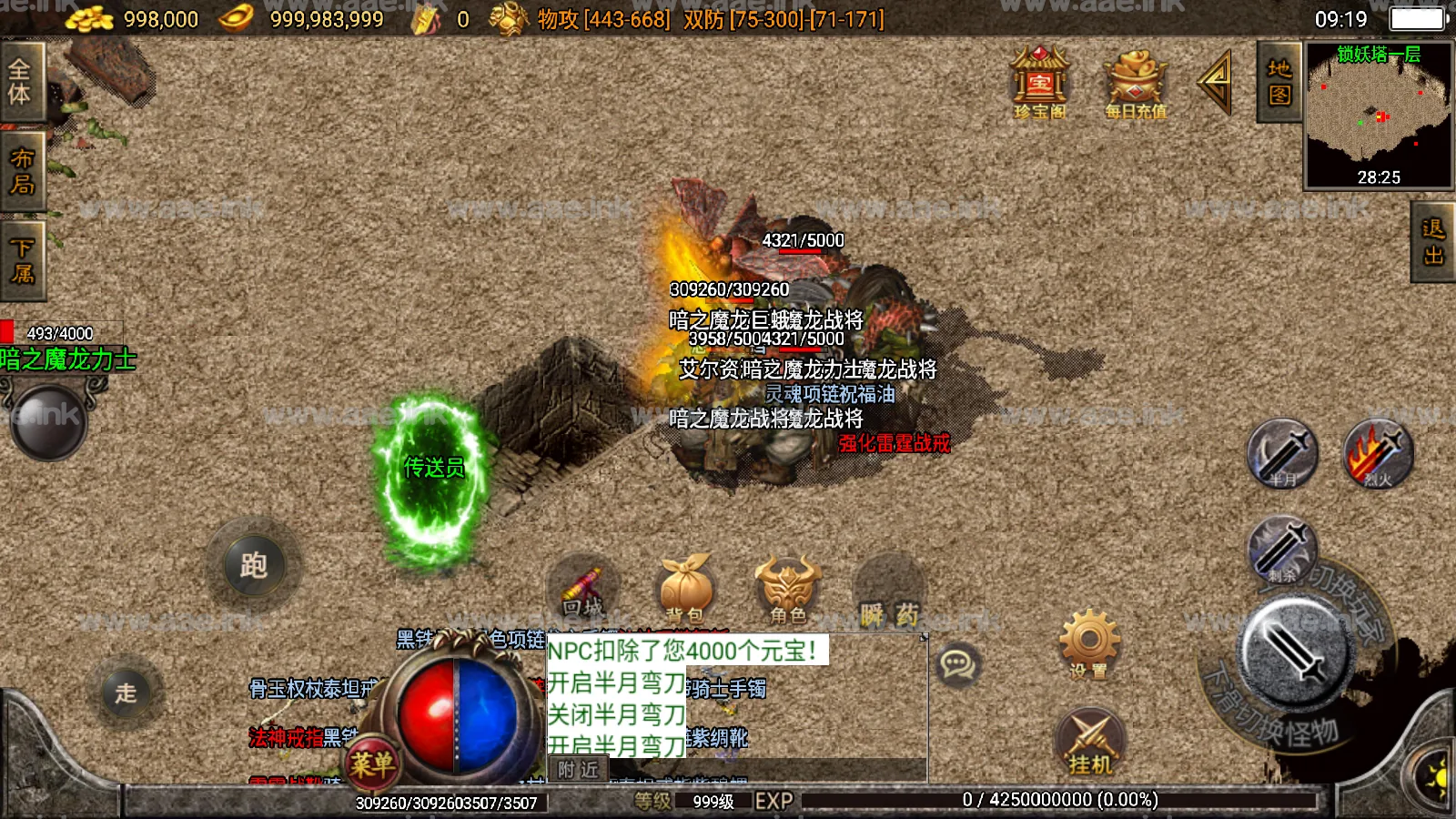This screenshot has width=1456, height=819.
Task: Open the 菜单 menu button
Action: [371, 763]
